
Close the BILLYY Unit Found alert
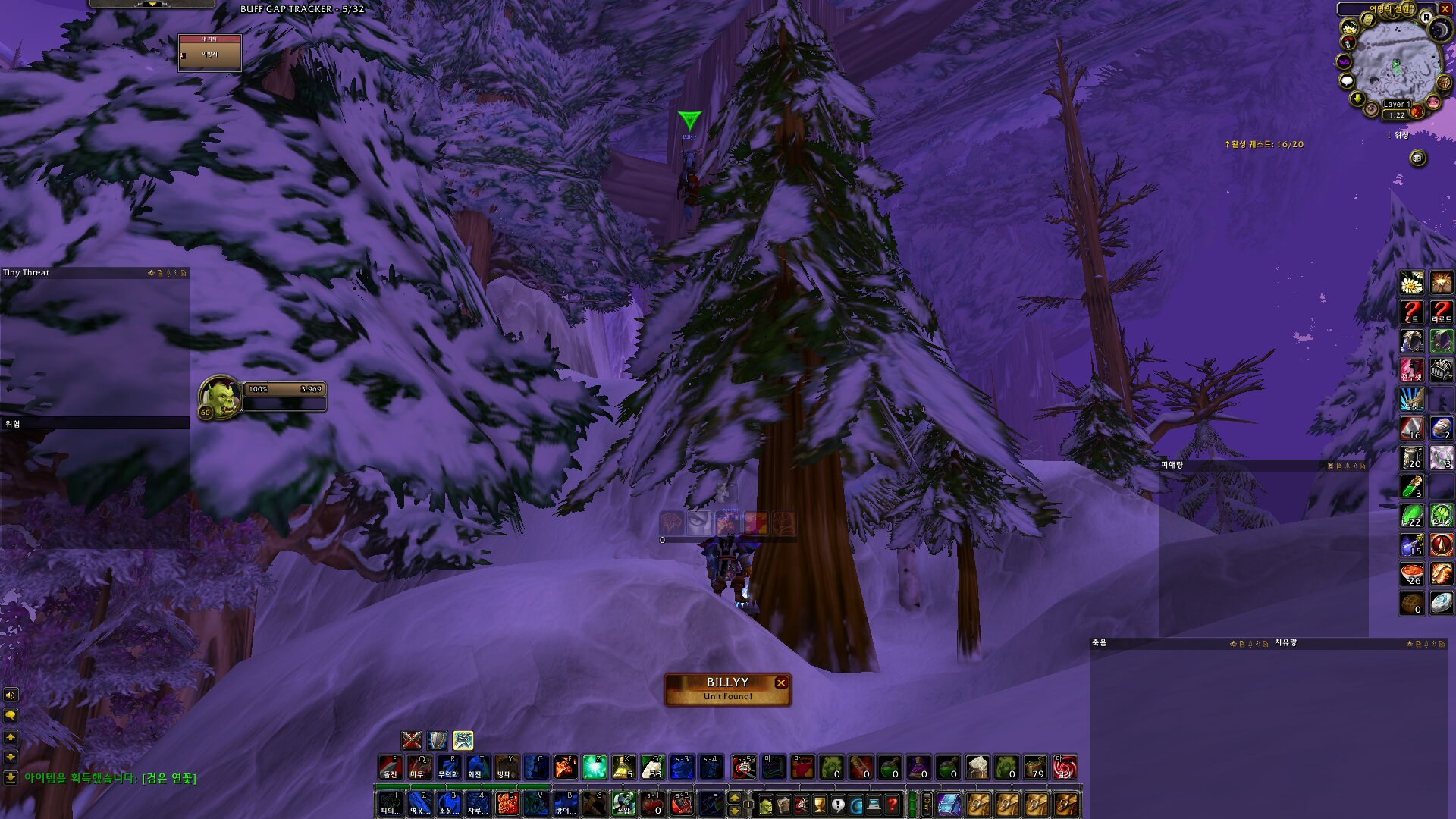click(x=780, y=682)
